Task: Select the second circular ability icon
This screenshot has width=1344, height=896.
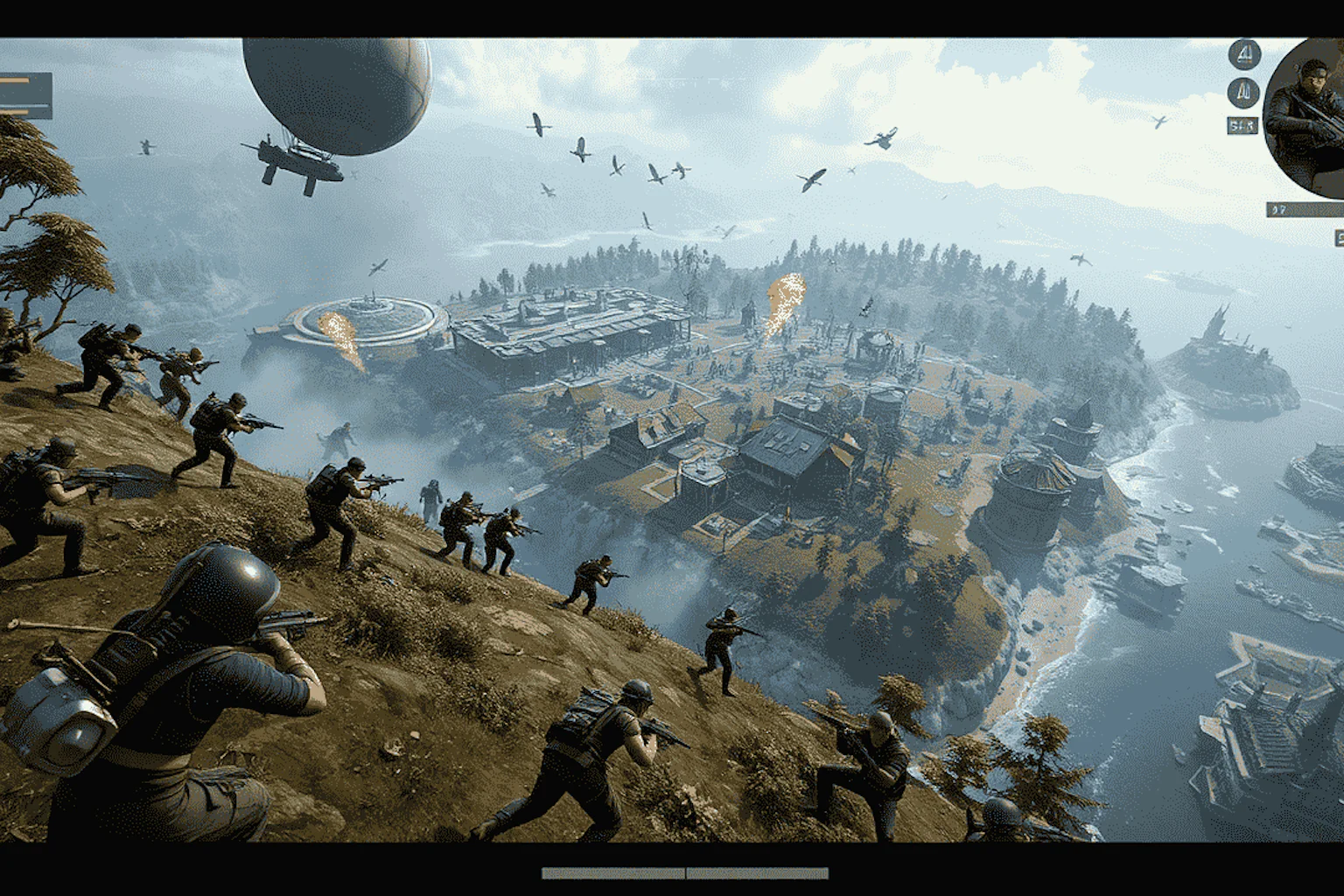Action: tap(1245, 93)
